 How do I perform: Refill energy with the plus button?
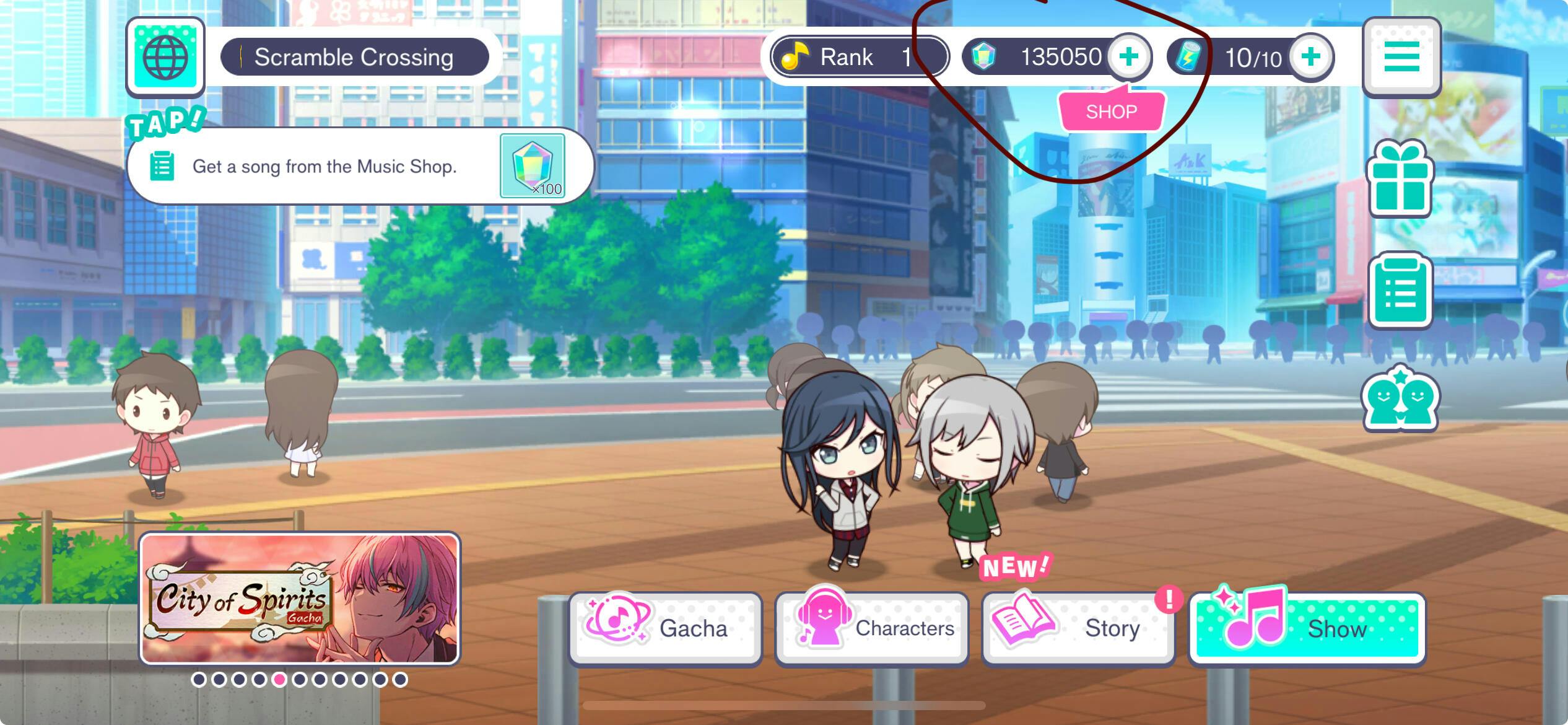coord(1310,57)
